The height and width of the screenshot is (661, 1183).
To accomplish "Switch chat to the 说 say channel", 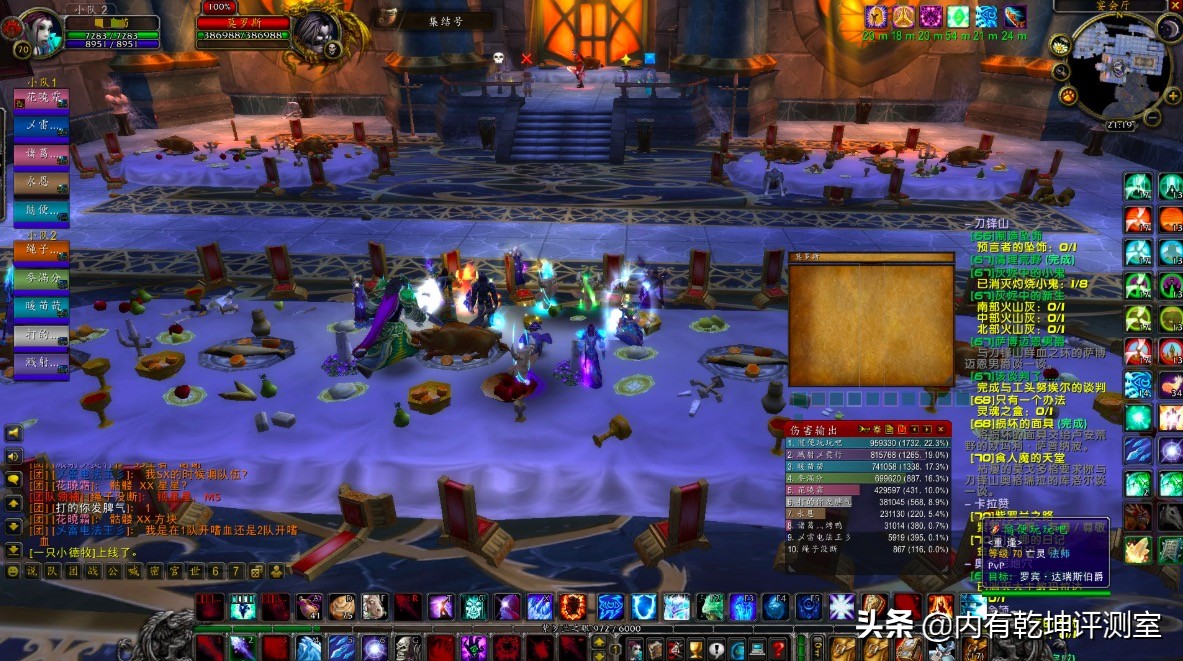I will (x=31, y=571).
